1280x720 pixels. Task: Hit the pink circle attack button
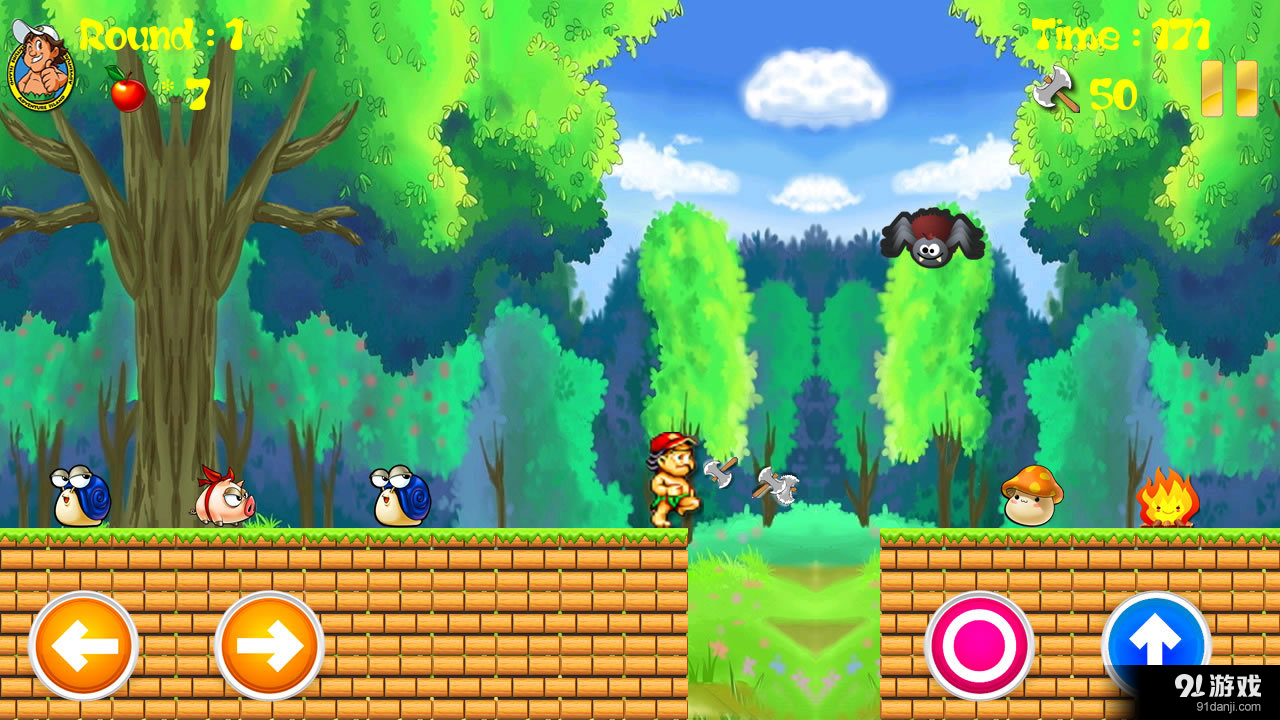pyautogui.click(x=979, y=646)
